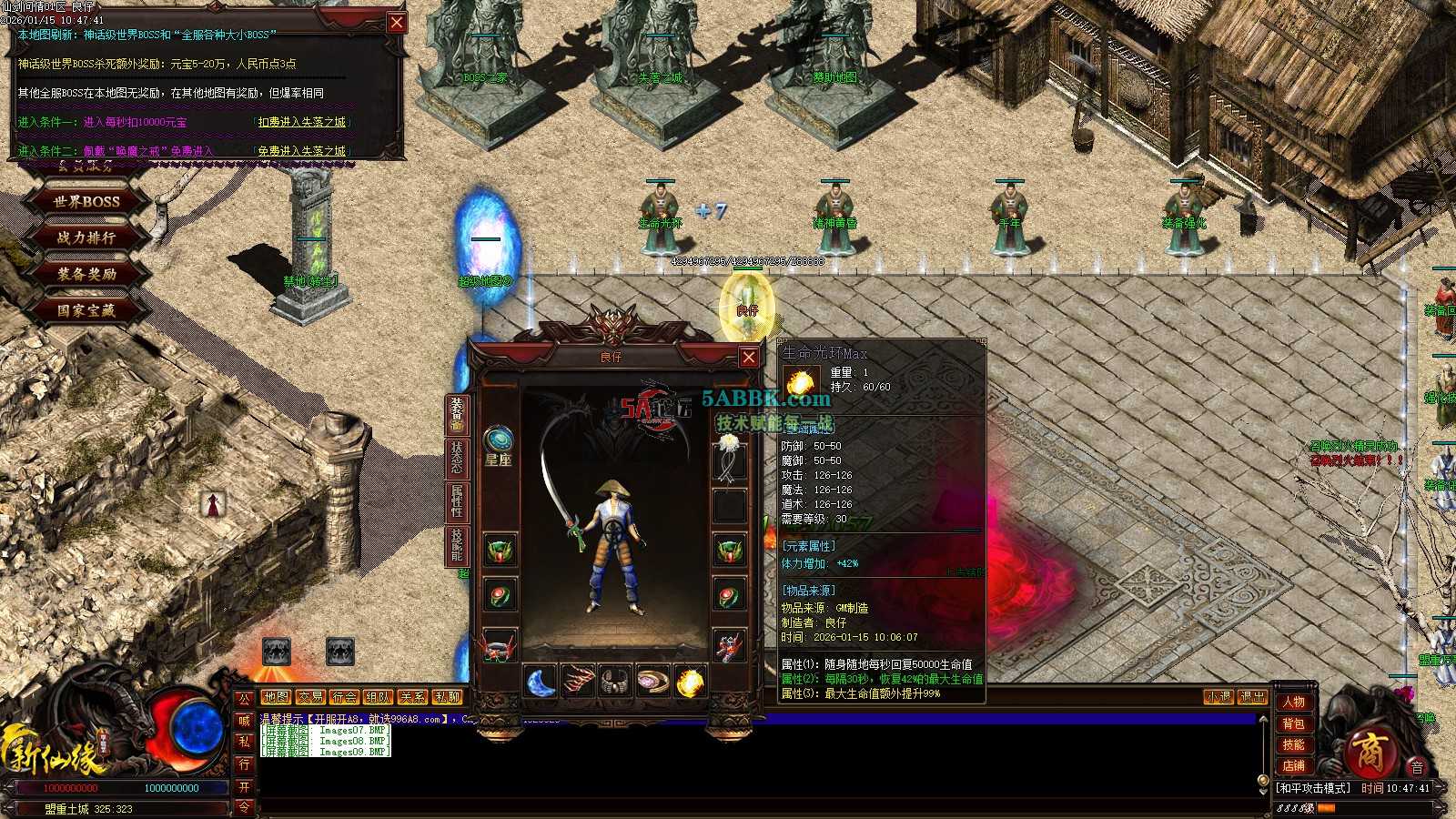Open the 星座 constellation icon
This screenshot has height=819, width=1456.
pyautogui.click(x=498, y=440)
